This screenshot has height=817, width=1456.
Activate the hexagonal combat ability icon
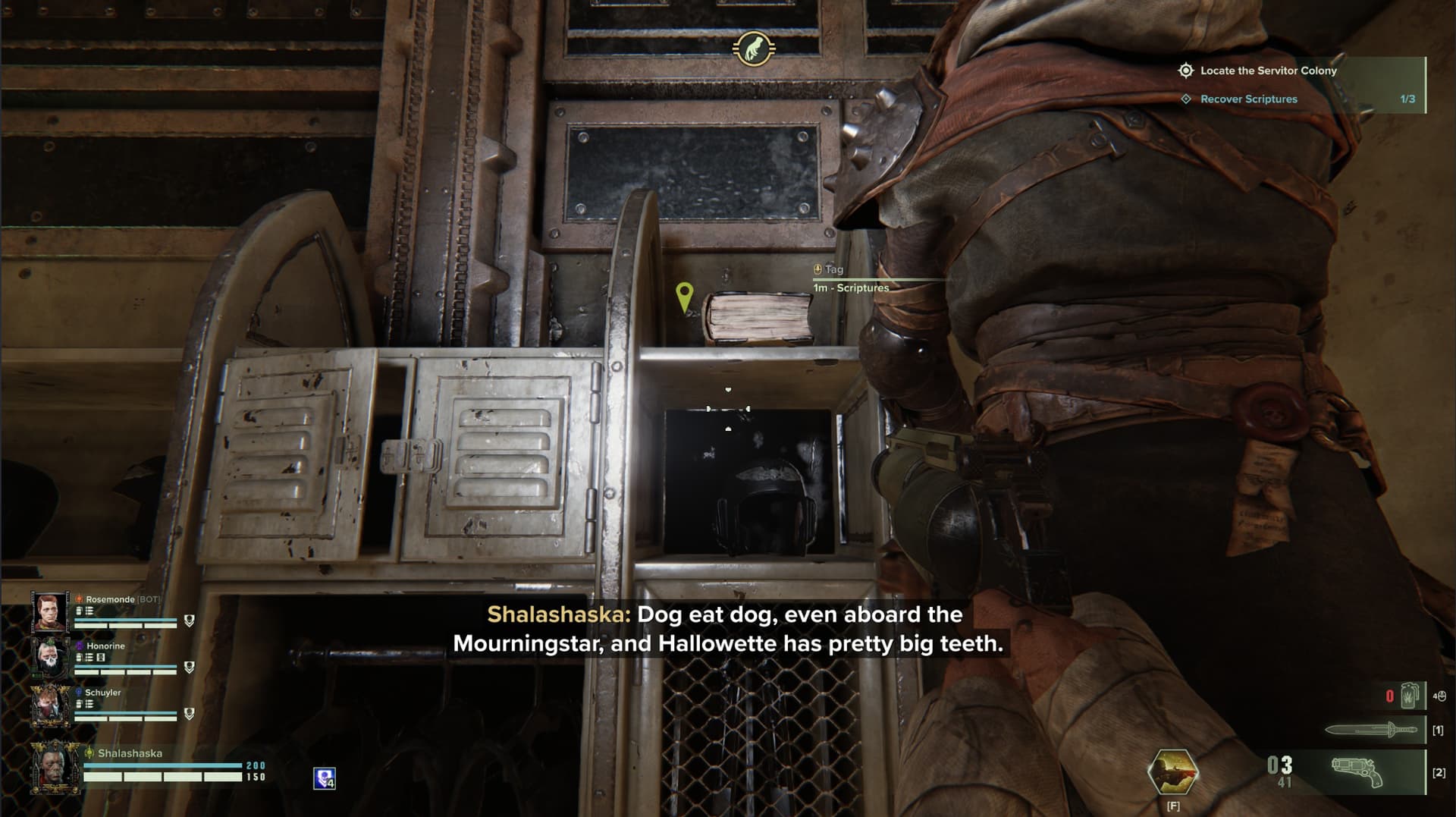point(1172,772)
